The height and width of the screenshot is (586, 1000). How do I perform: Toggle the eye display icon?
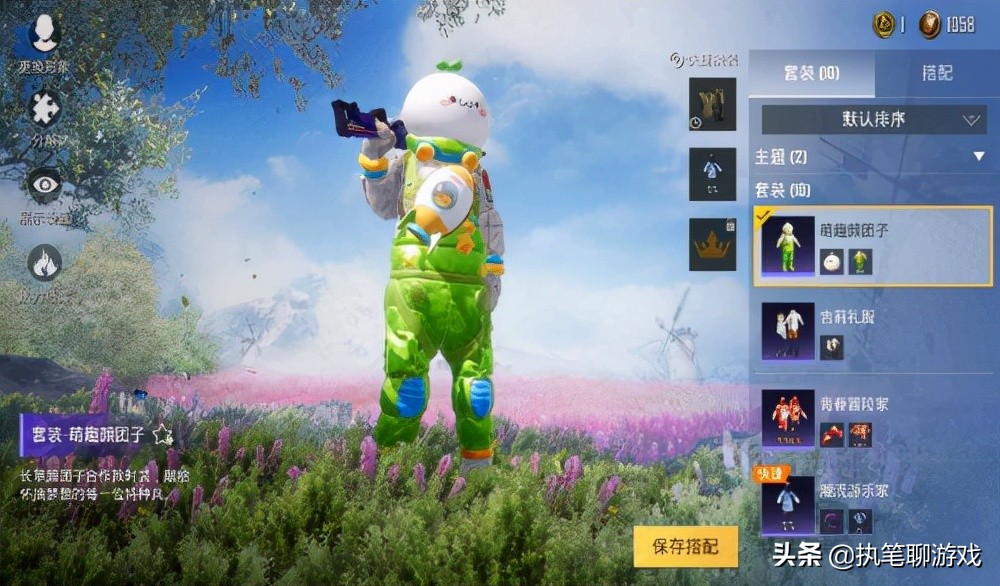click(44, 184)
